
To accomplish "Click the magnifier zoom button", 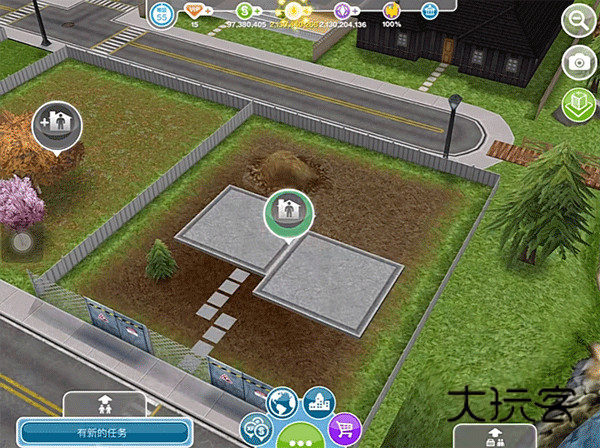I will [x=578, y=19].
